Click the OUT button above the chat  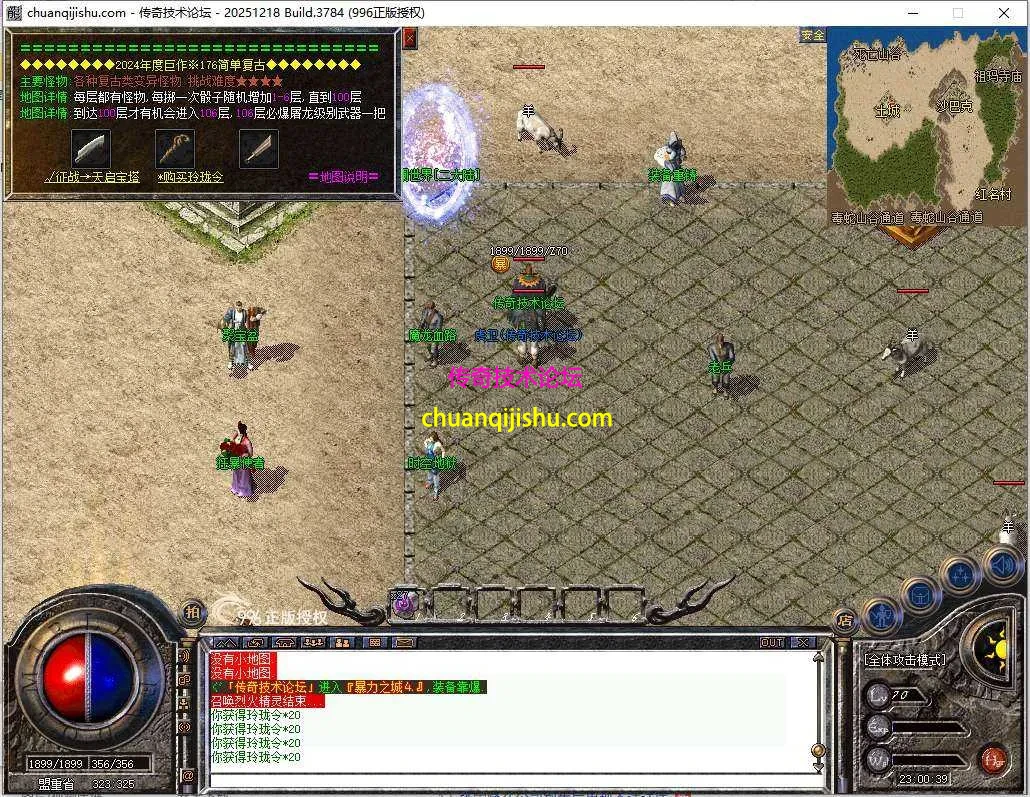772,642
